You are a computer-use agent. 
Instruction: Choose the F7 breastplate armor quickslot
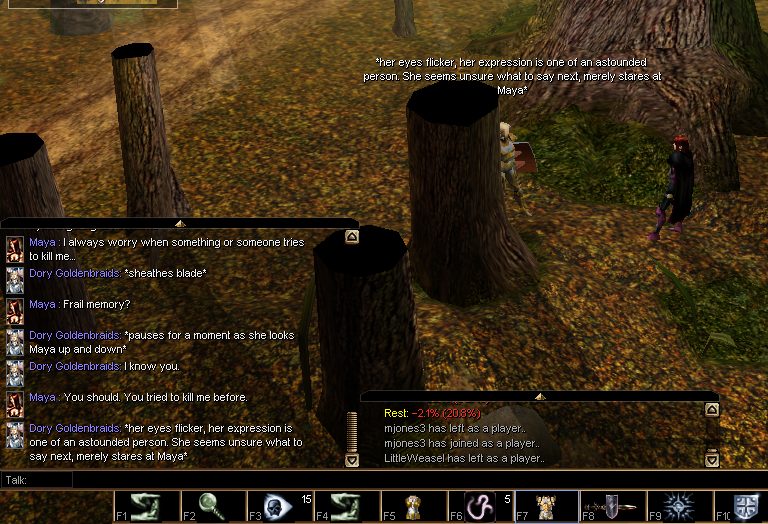[546, 506]
